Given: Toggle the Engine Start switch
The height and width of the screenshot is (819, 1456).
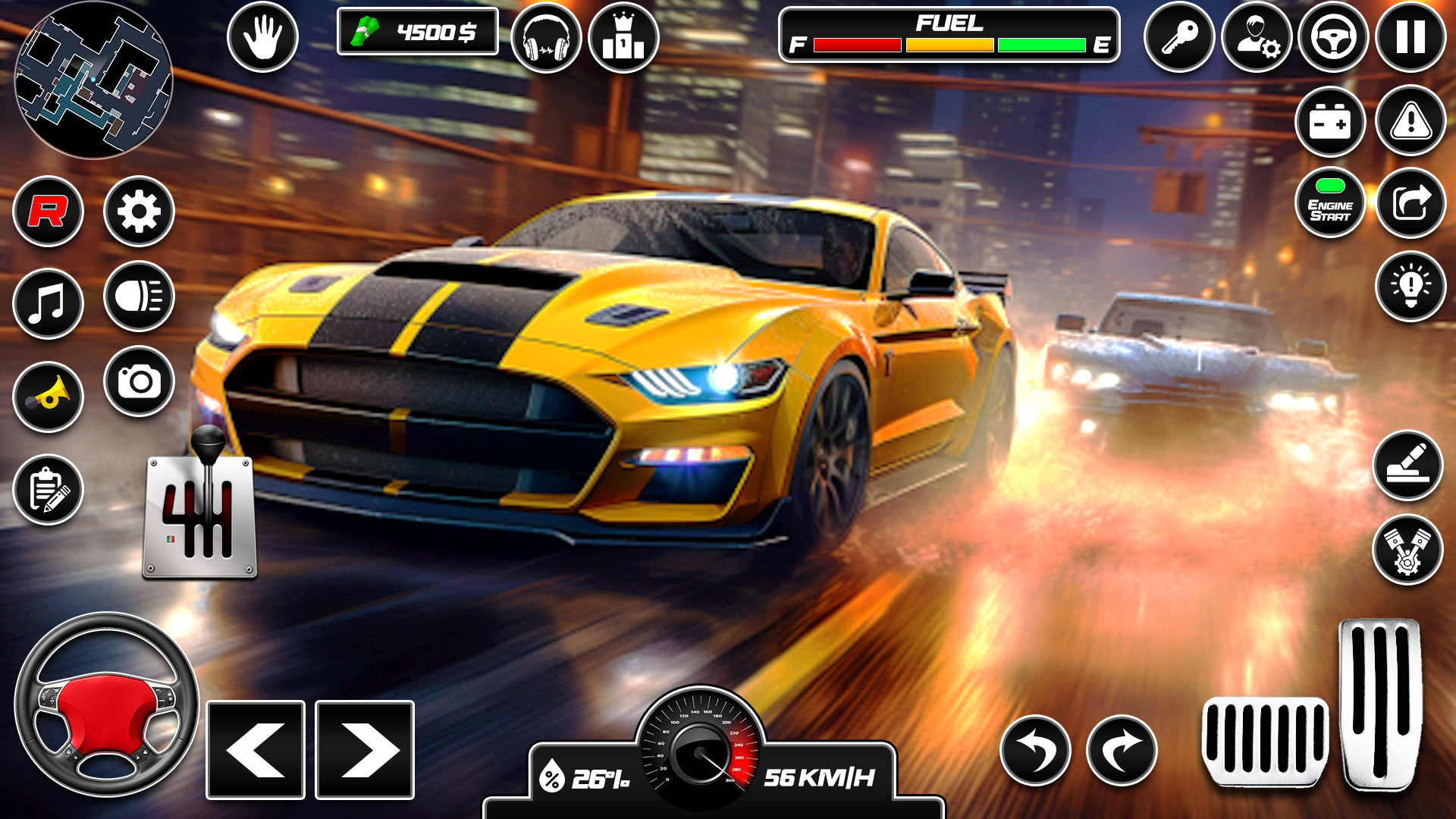Looking at the screenshot, I should [1332, 201].
